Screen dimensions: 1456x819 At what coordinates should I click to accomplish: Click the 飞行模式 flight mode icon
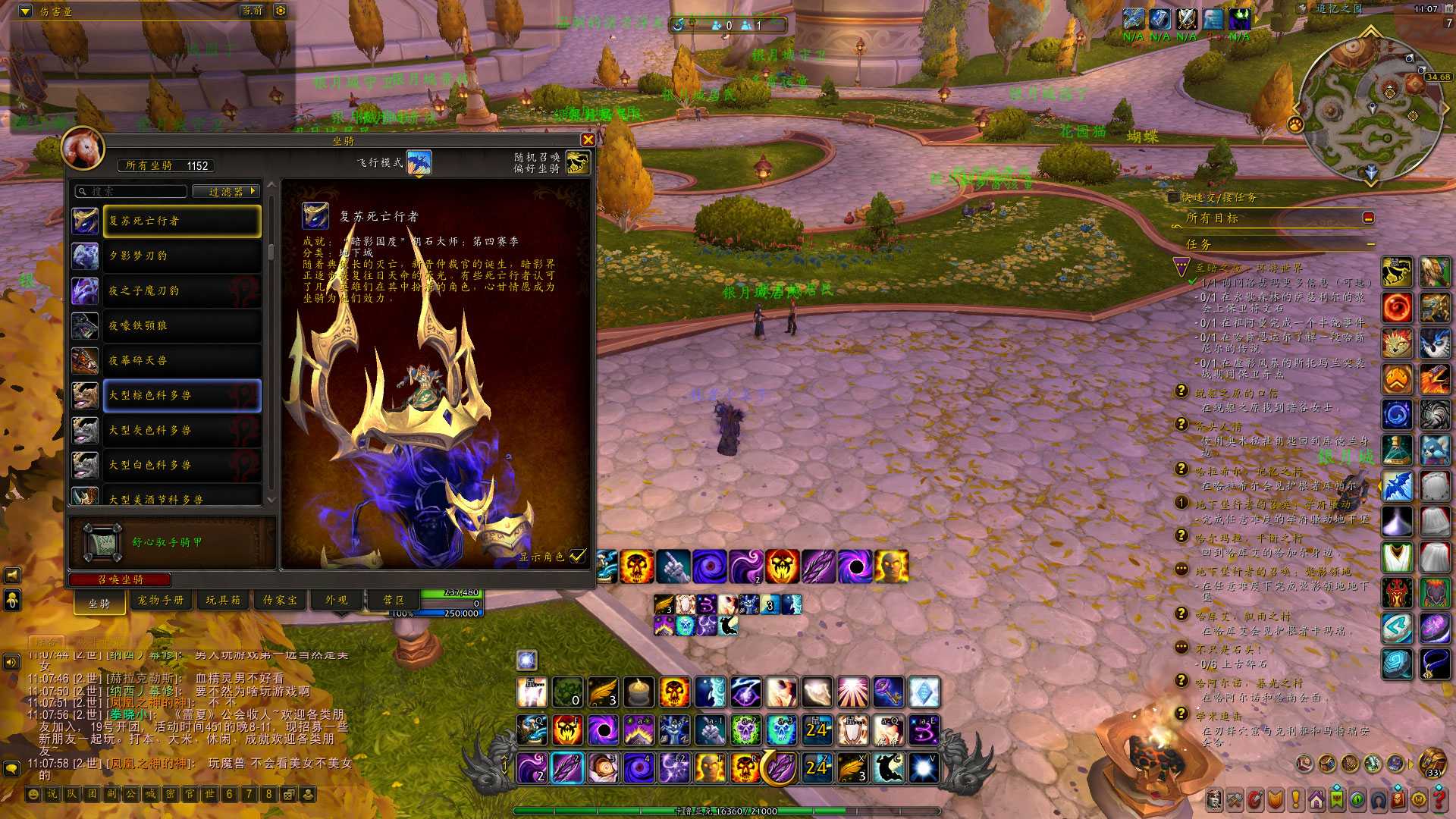pyautogui.click(x=419, y=162)
